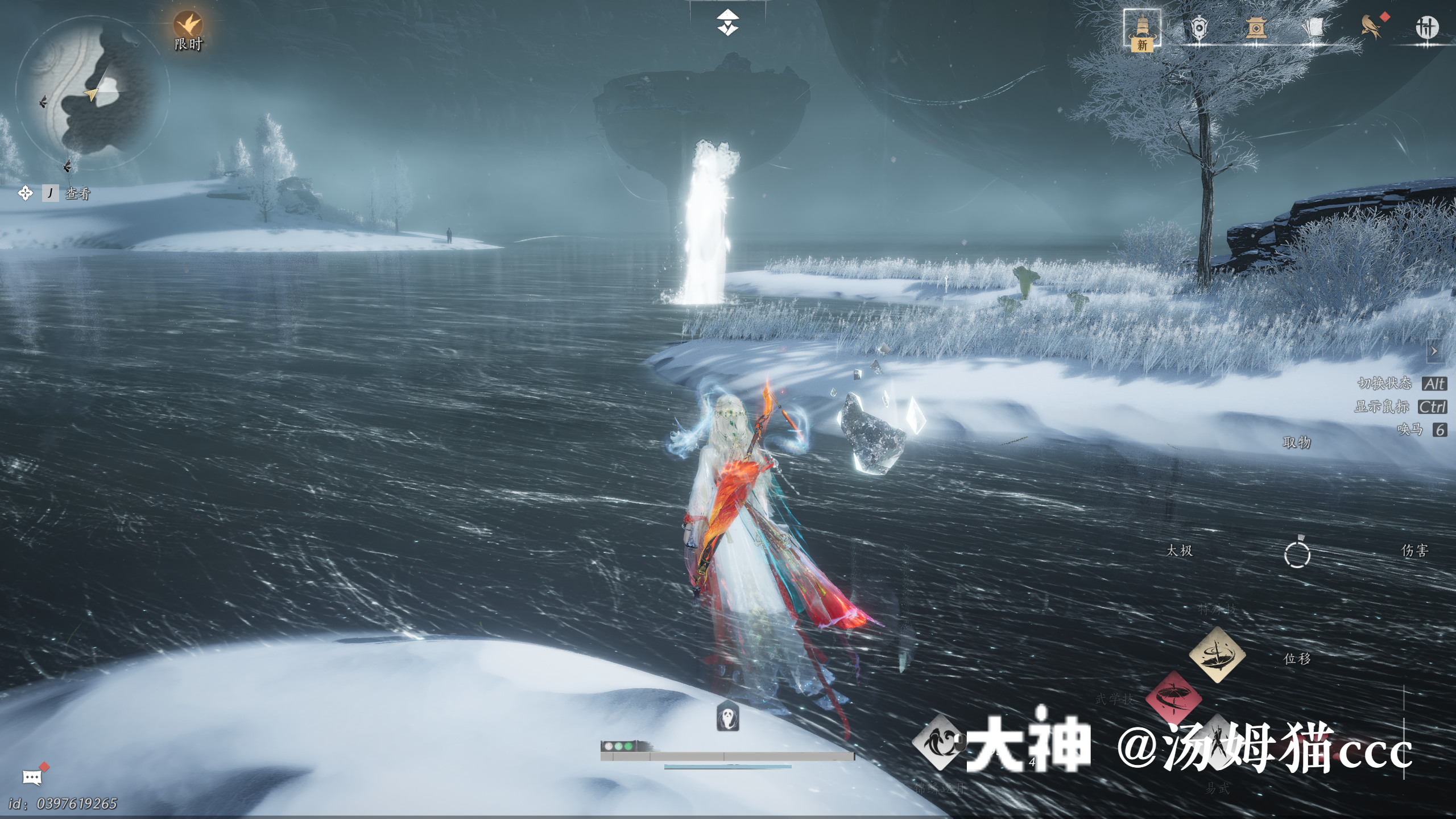Click the double arrow marker at top center
The image size is (1456, 819).
[727, 23]
